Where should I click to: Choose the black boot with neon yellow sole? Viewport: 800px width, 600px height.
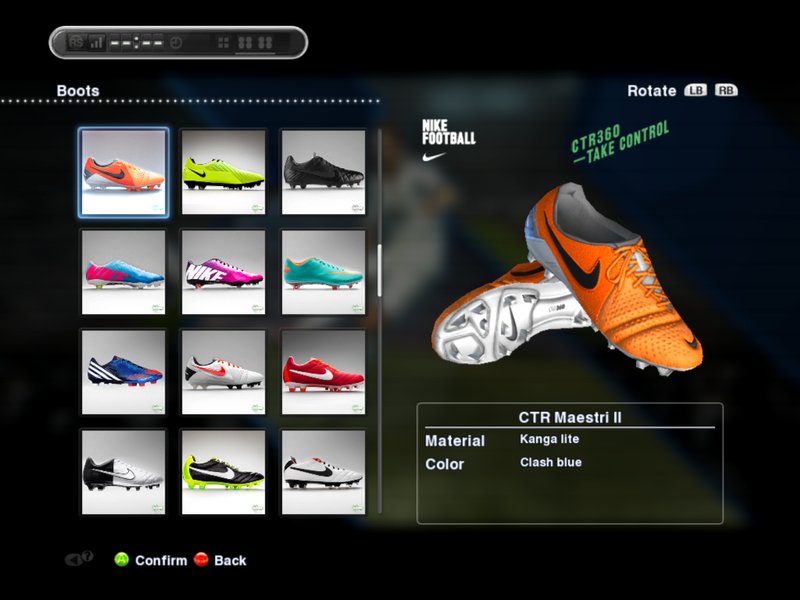(x=223, y=470)
